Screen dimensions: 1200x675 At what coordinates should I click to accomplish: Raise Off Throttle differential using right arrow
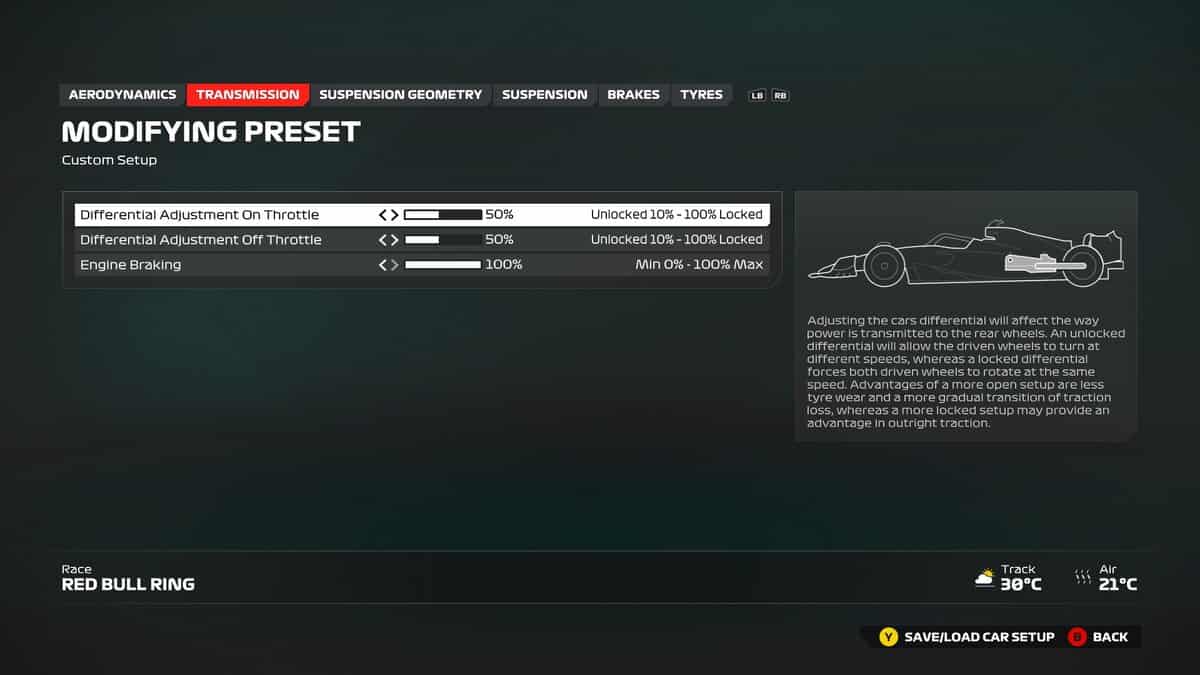tap(394, 240)
